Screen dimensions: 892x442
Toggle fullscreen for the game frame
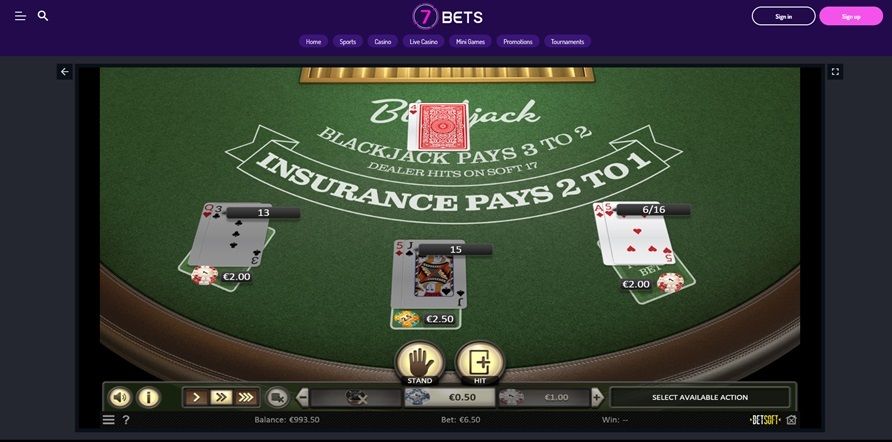click(836, 72)
